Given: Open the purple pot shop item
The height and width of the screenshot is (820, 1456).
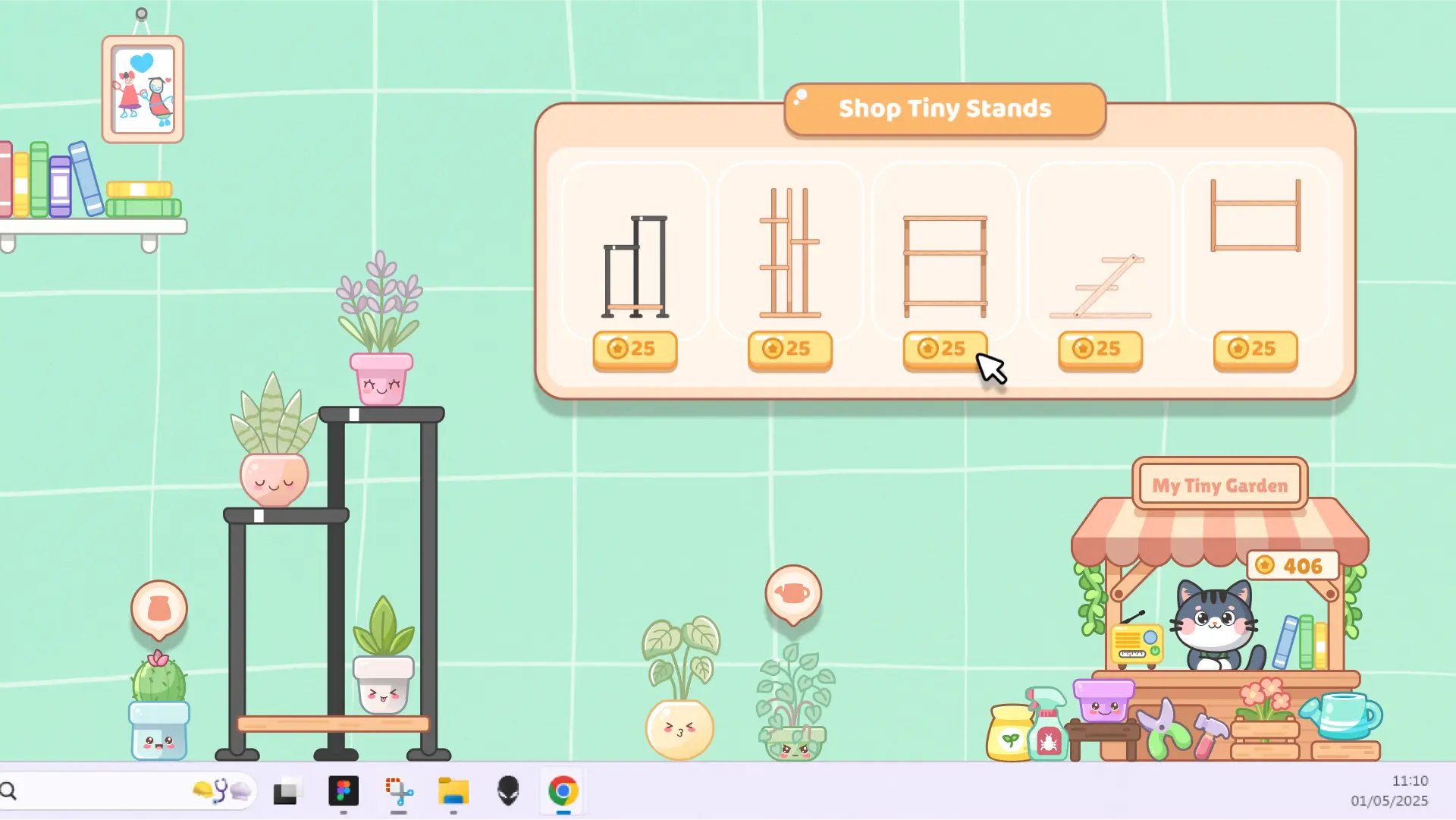Looking at the screenshot, I should tap(1103, 699).
